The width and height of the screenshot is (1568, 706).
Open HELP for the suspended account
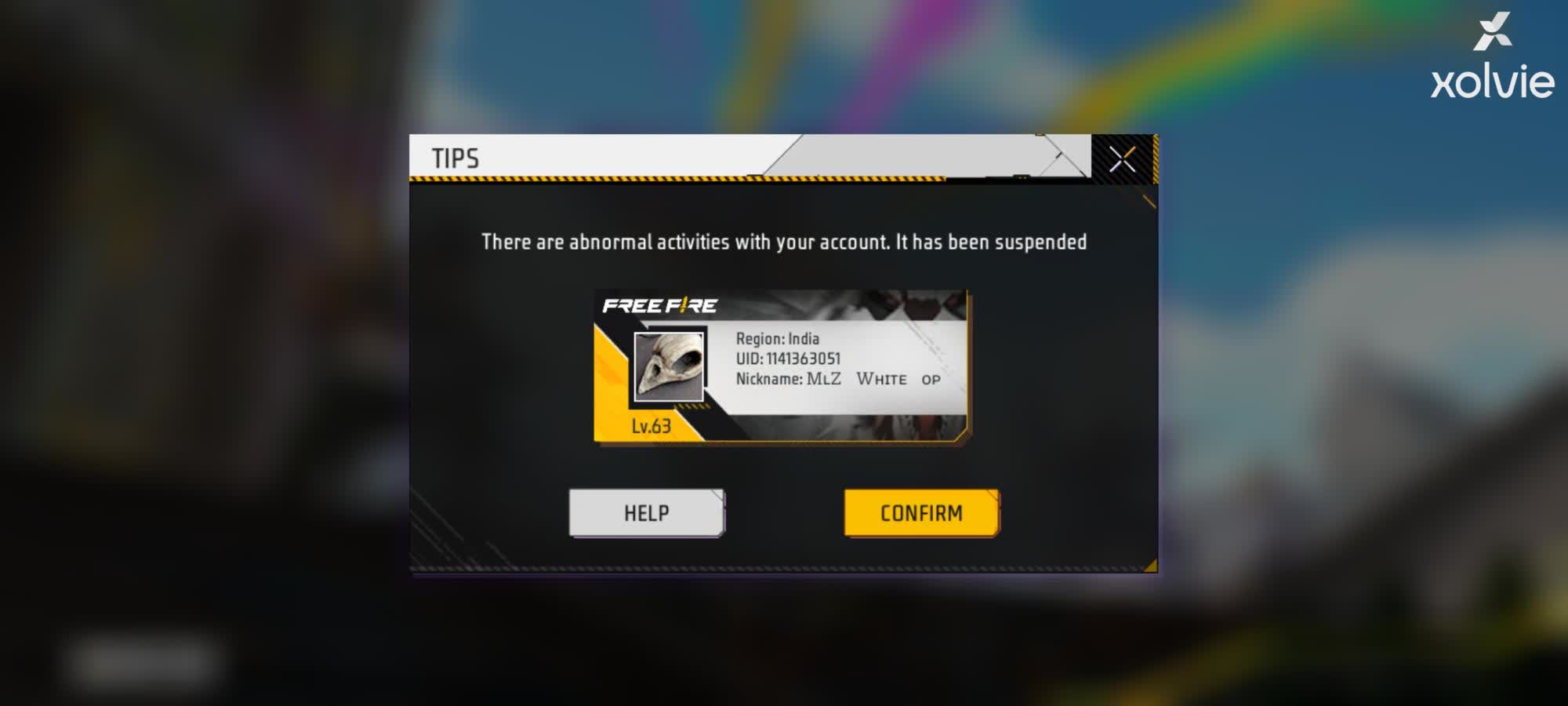pyautogui.click(x=645, y=512)
